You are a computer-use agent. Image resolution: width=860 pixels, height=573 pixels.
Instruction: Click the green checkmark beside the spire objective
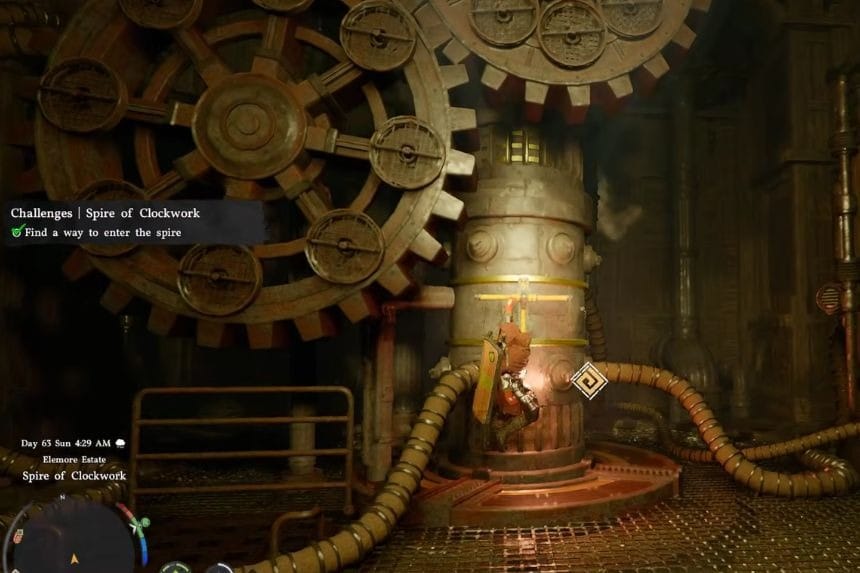click(x=17, y=232)
